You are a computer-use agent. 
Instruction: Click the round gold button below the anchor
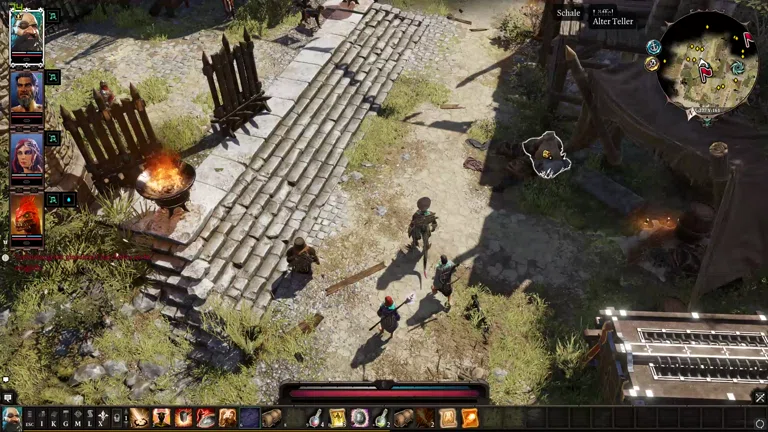652,64
